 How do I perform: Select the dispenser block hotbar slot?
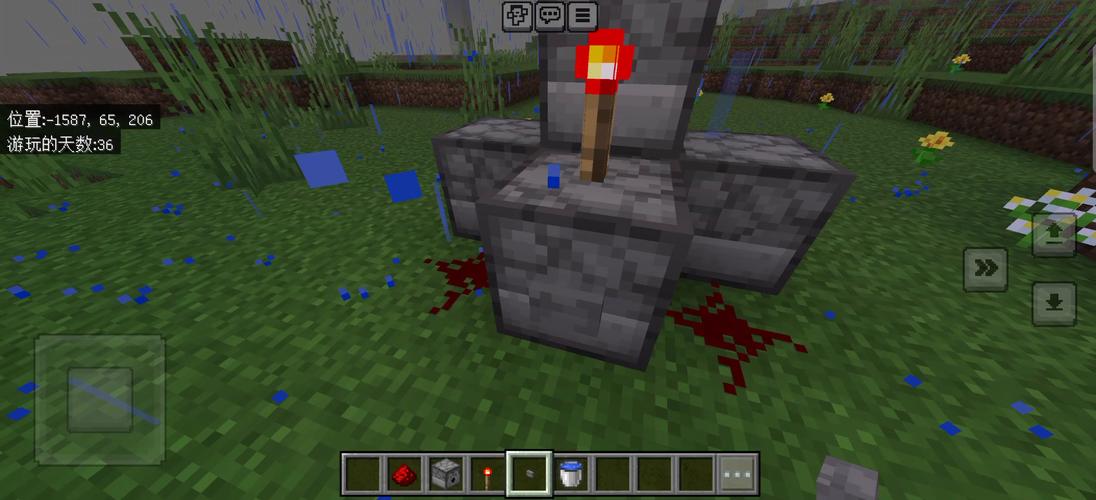pyautogui.click(x=444, y=473)
